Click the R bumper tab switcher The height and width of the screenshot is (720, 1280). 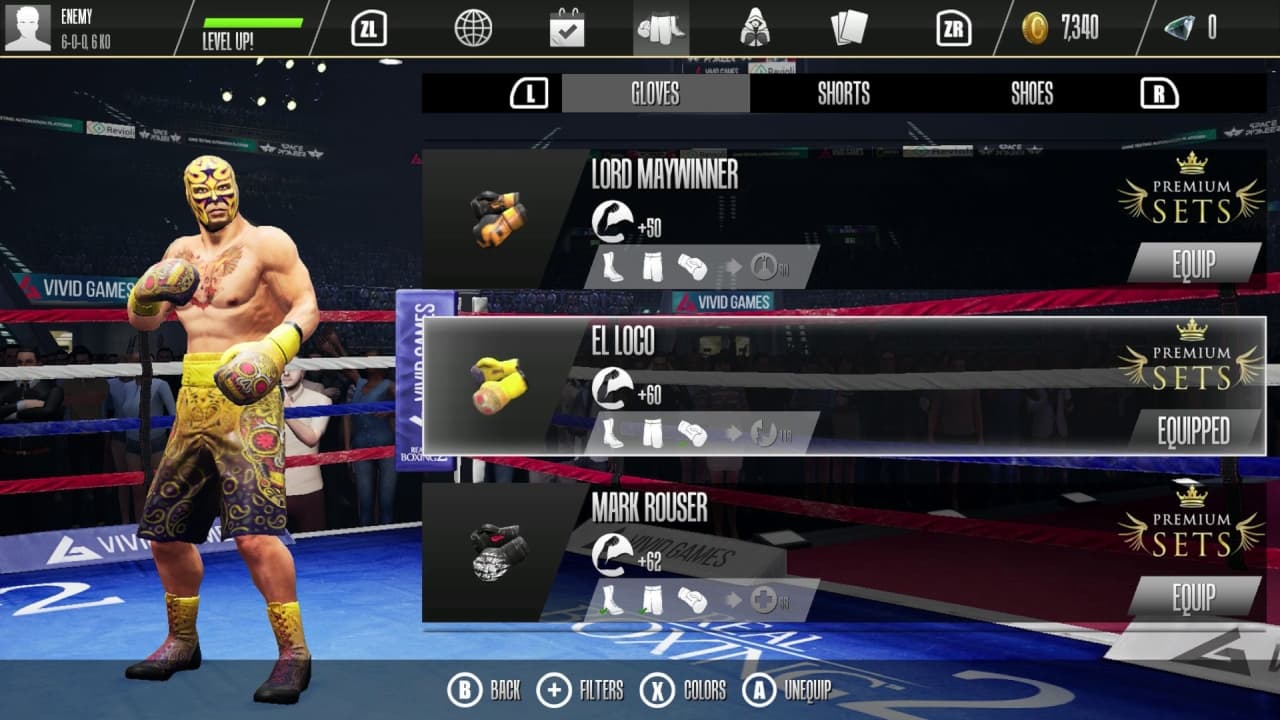click(x=1157, y=93)
